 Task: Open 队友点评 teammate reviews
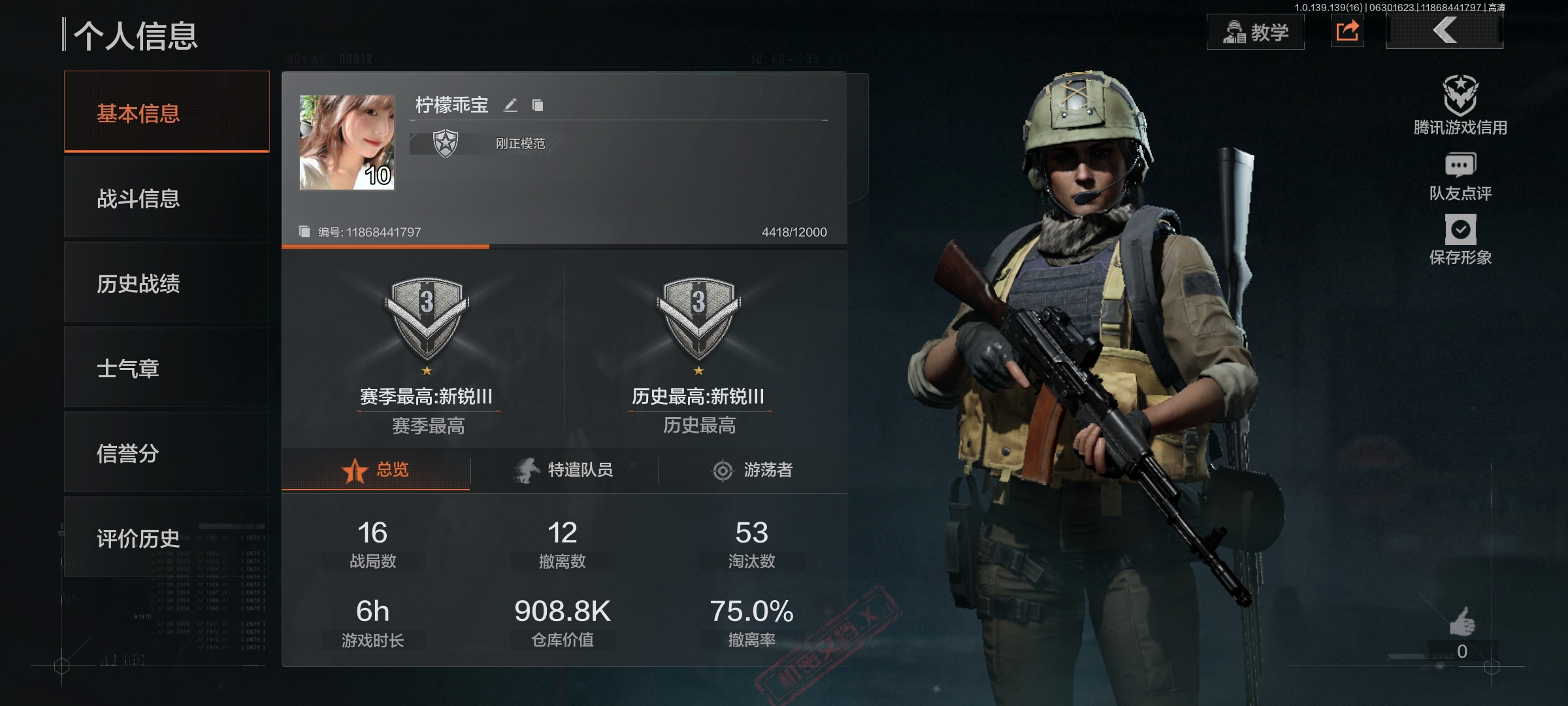point(1460,176)
